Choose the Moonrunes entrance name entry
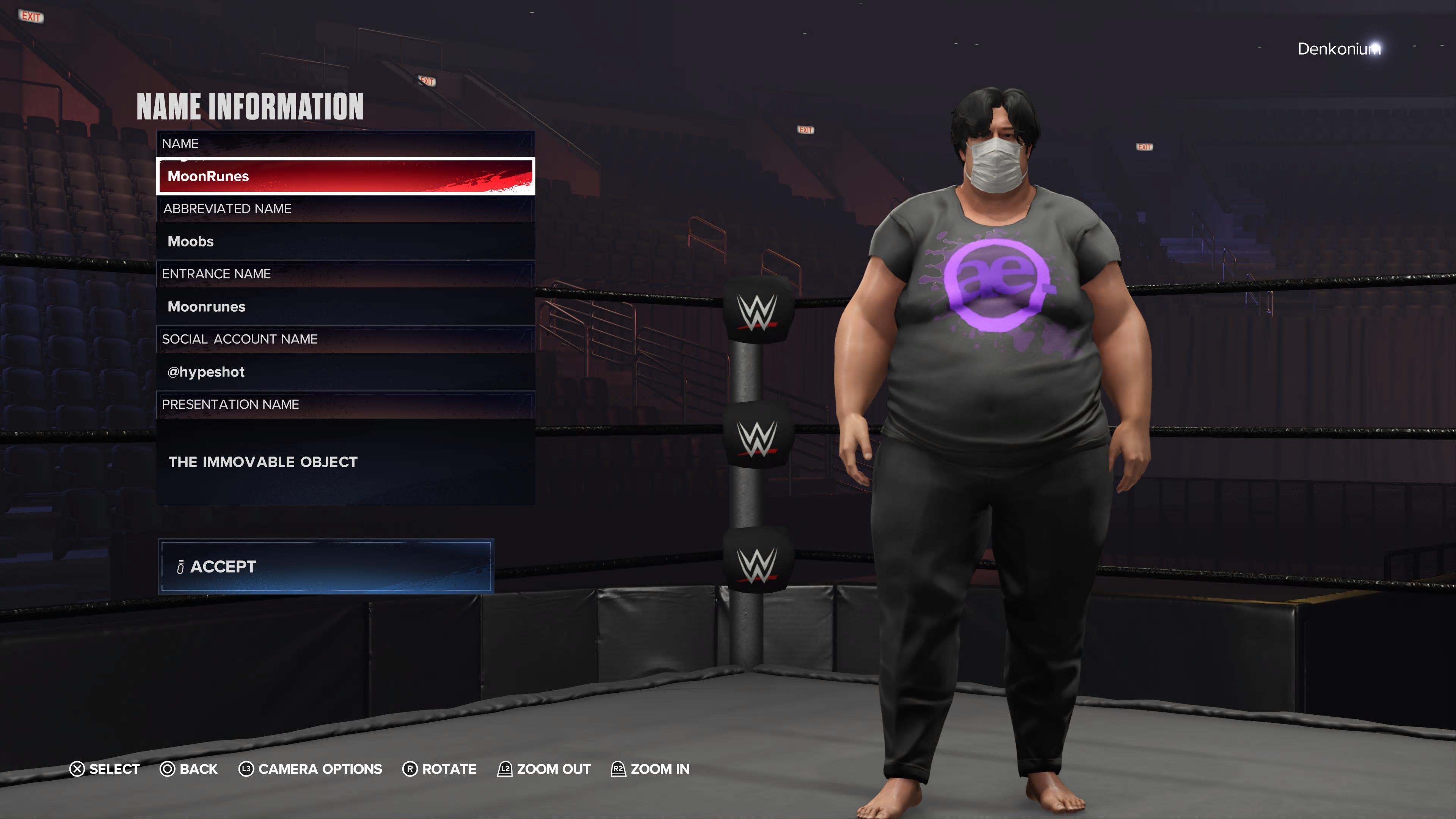Viewport: 1456px width, 819px height. tap(345, 306)
